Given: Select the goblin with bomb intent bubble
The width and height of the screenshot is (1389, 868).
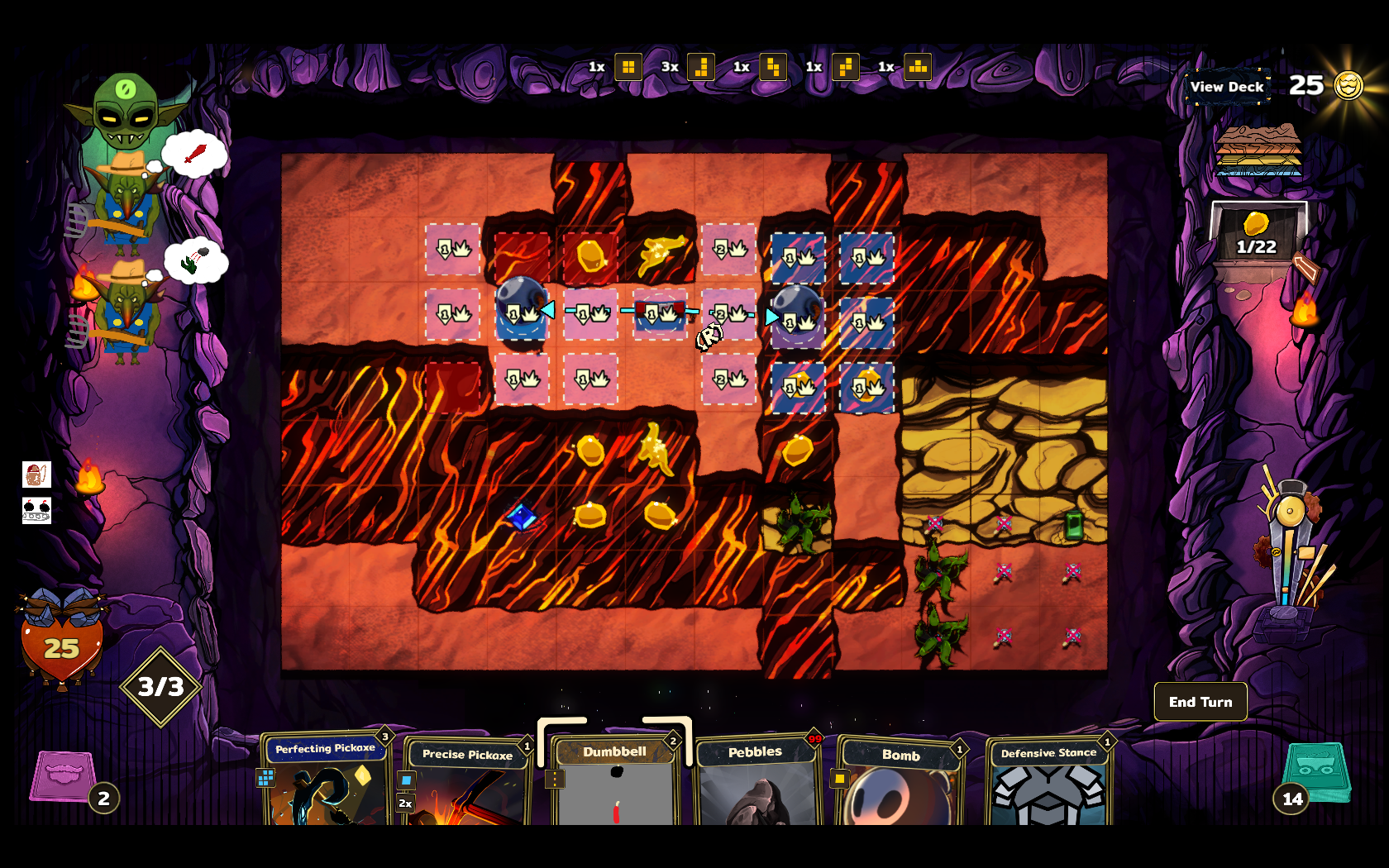Looking at the screenshot, I should tap(126, 312).
